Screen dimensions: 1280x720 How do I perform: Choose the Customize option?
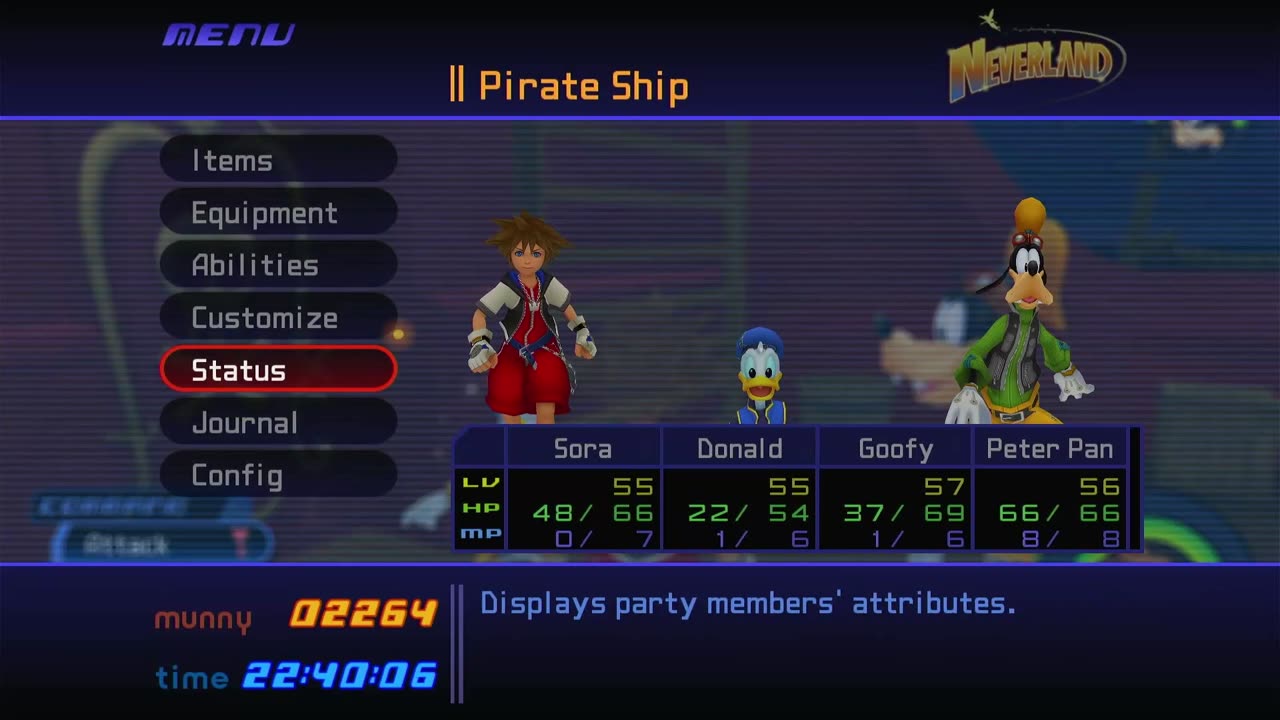coord(278,318)
